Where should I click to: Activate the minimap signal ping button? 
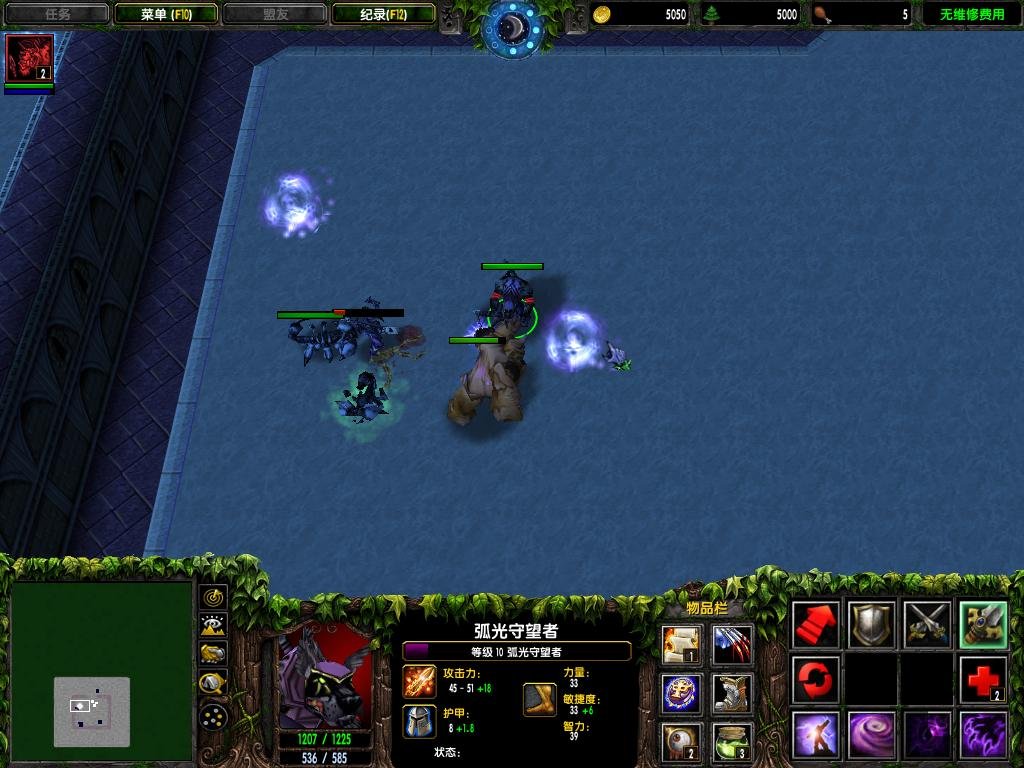pyautogui.click(x=213, y=598)
